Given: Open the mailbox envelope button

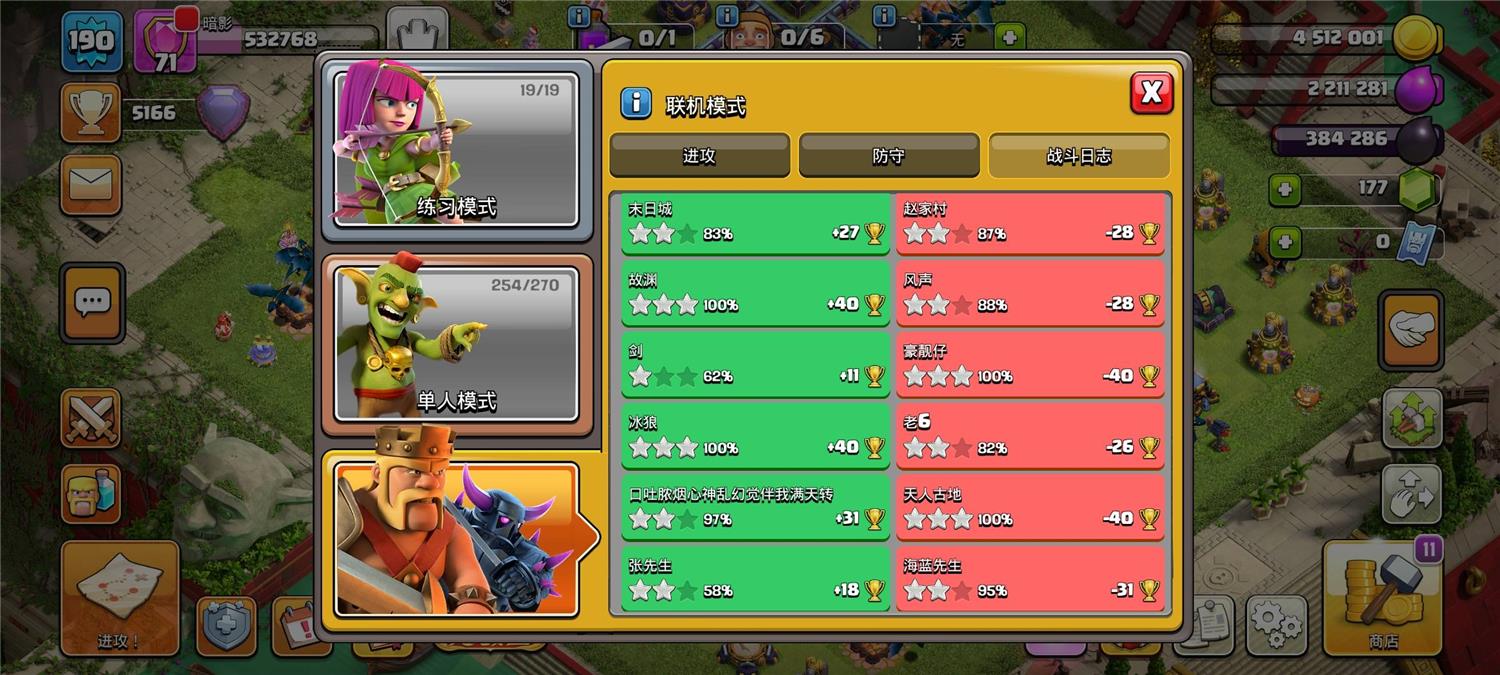Looking at the screenshot, I should coord(91,185).
